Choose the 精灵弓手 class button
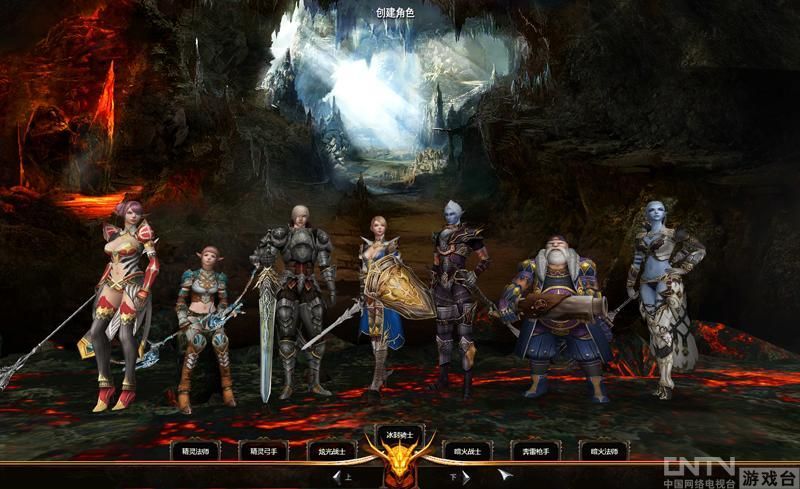The image size is (800, 489). point(264,452)
